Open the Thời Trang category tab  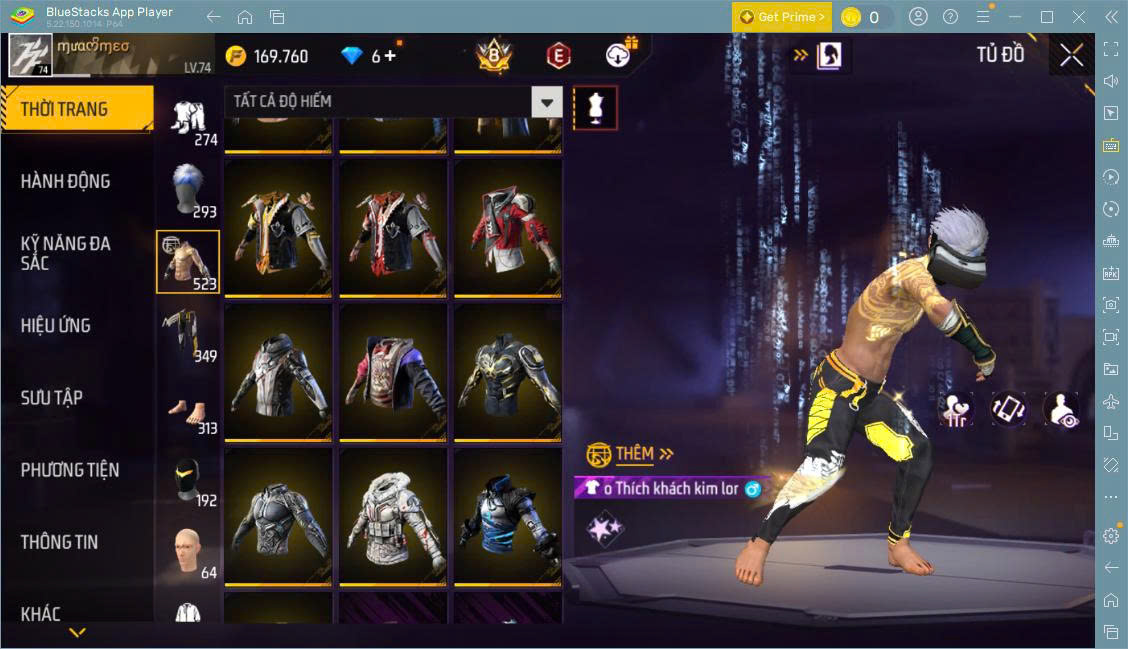click(x=76, y=109)
